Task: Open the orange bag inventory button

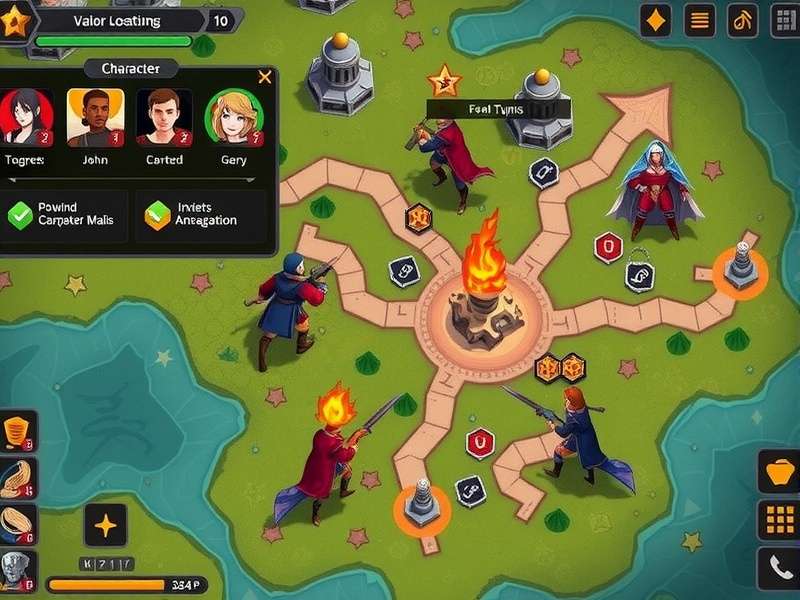Action: tap(778, 471)
